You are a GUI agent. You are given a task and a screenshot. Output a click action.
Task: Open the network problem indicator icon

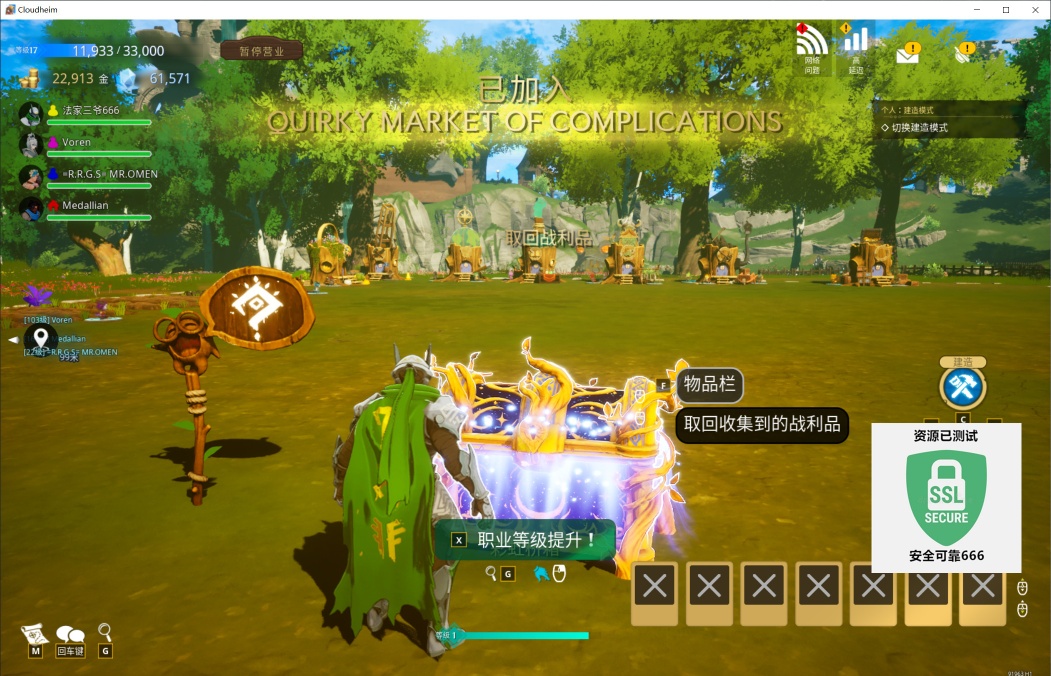pyautogui.click(x=811, y=43)
